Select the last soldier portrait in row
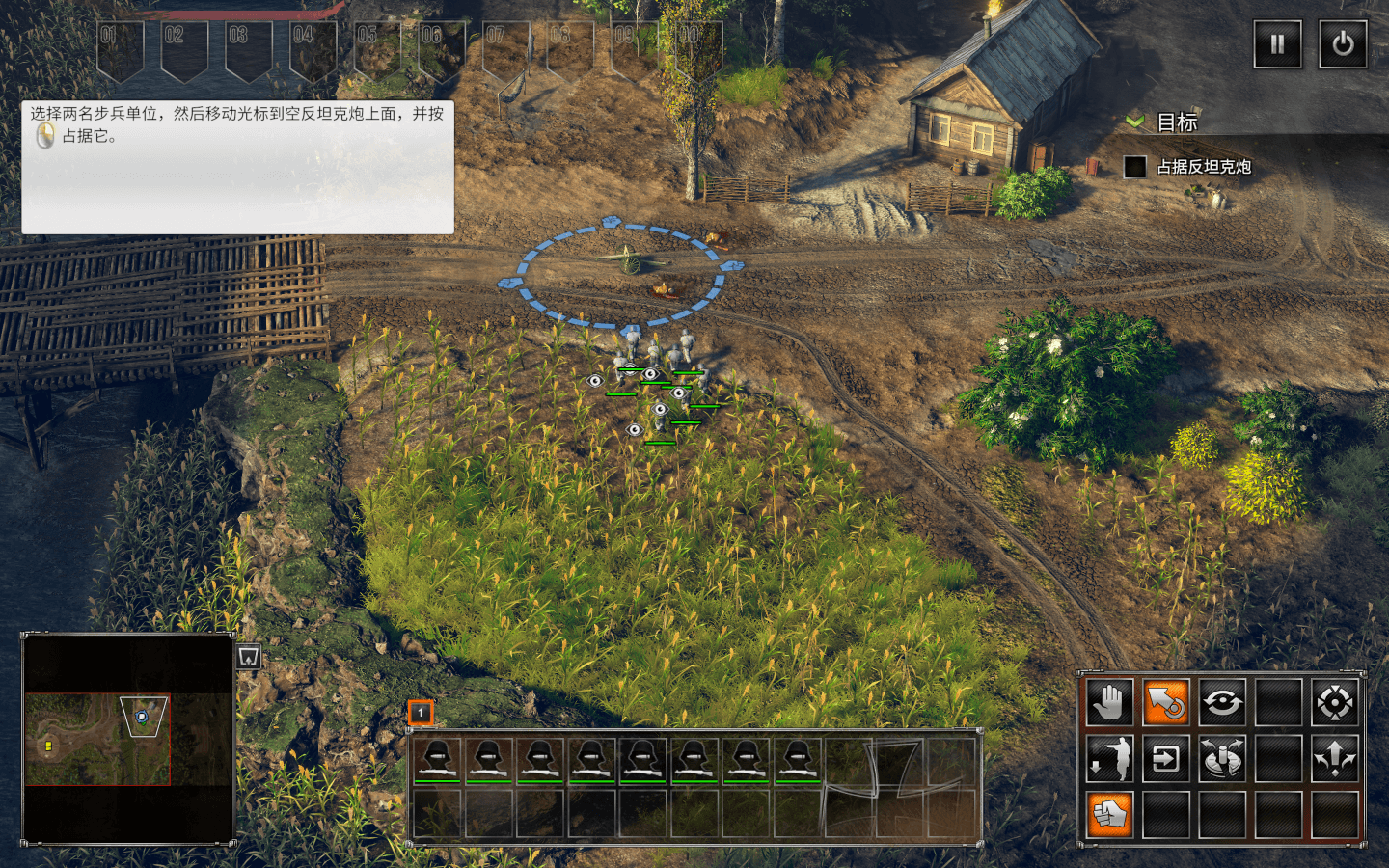The height and width of the screenshot is (868, 1389). coord(798,761)
